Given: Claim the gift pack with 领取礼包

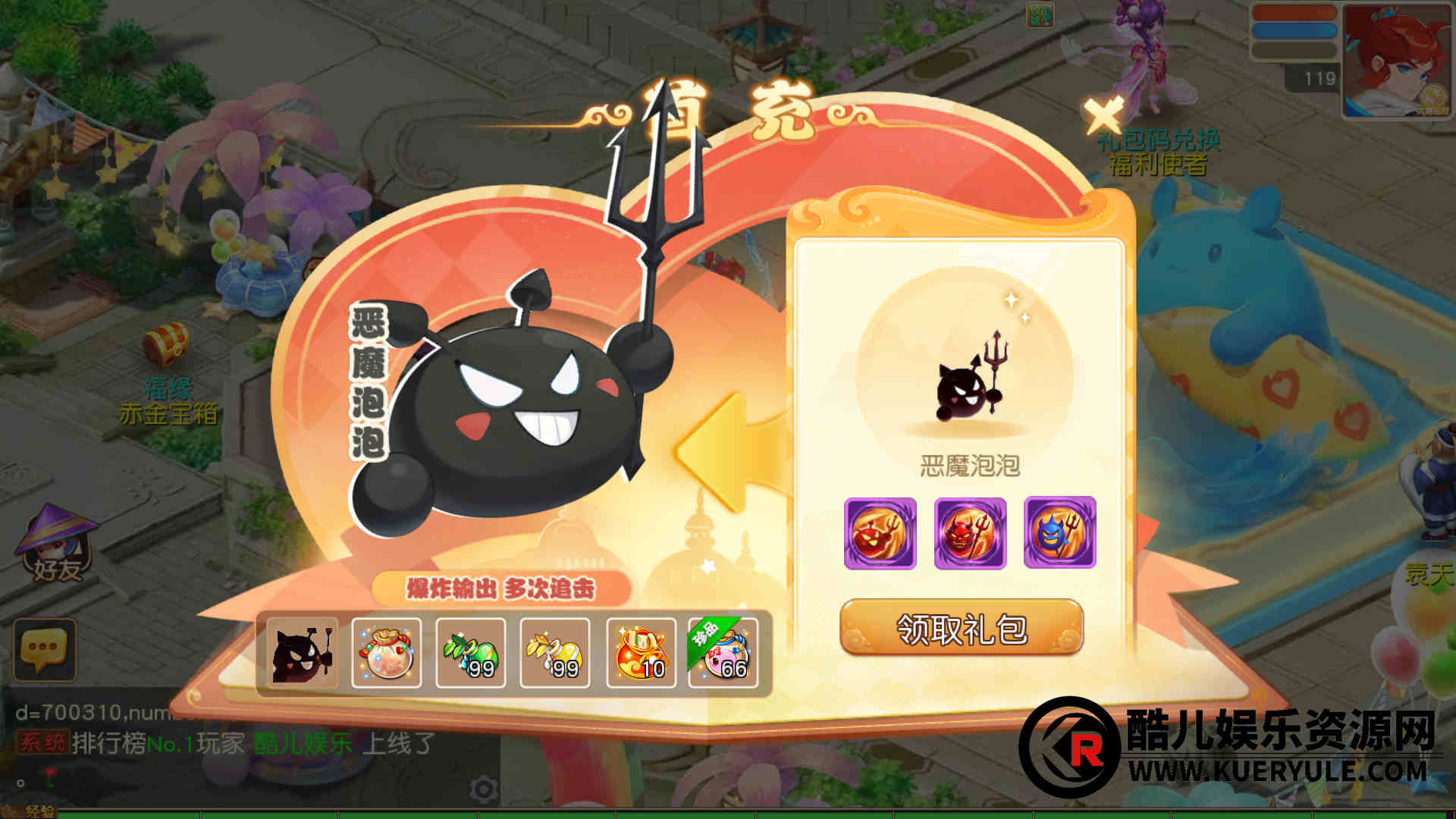Looking at the screenshot, I should click(961, 628).
